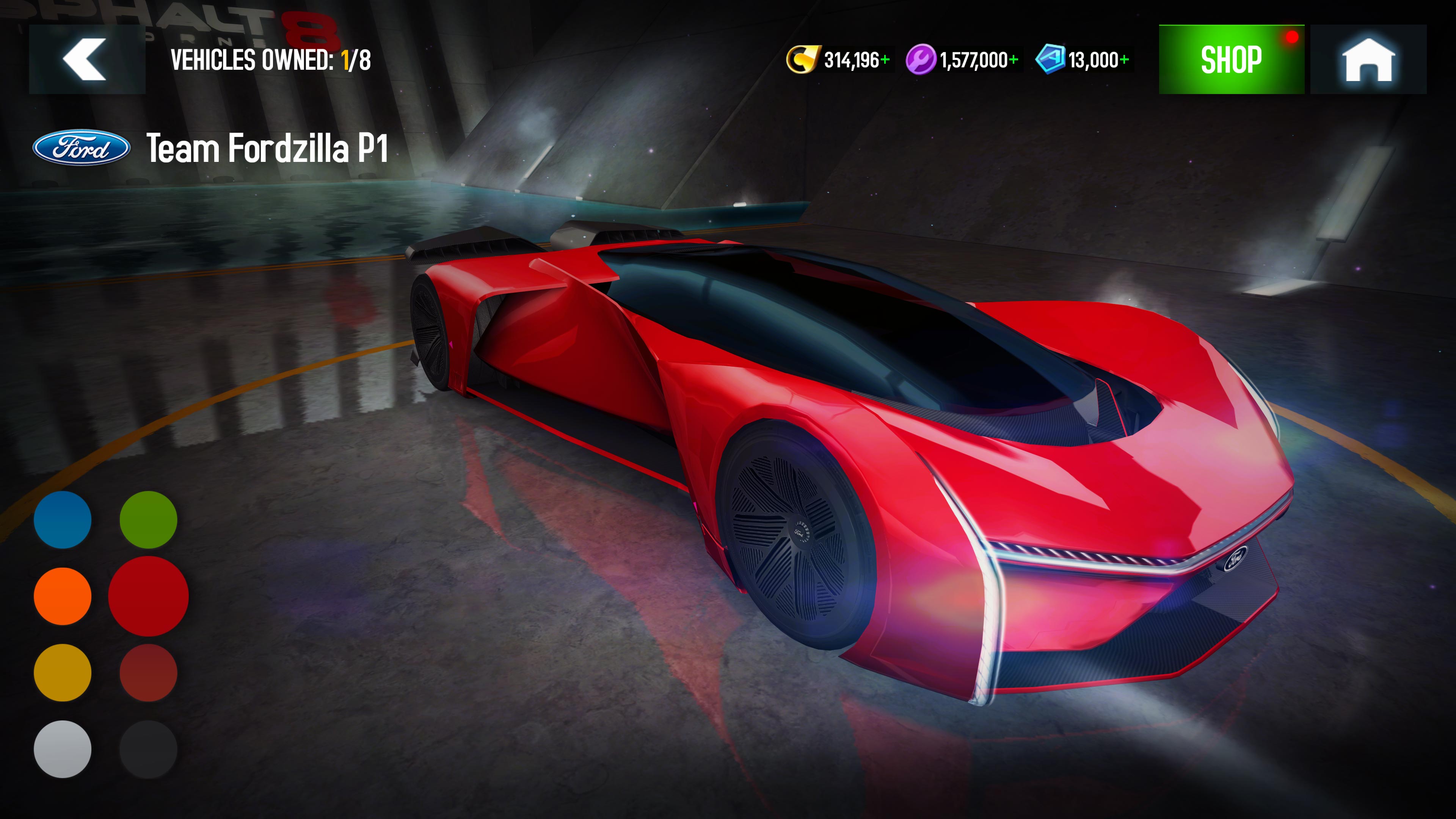Select the yellow paint swatch
The width and height of the screenshot is (1456, 819).
pos(62,674)
